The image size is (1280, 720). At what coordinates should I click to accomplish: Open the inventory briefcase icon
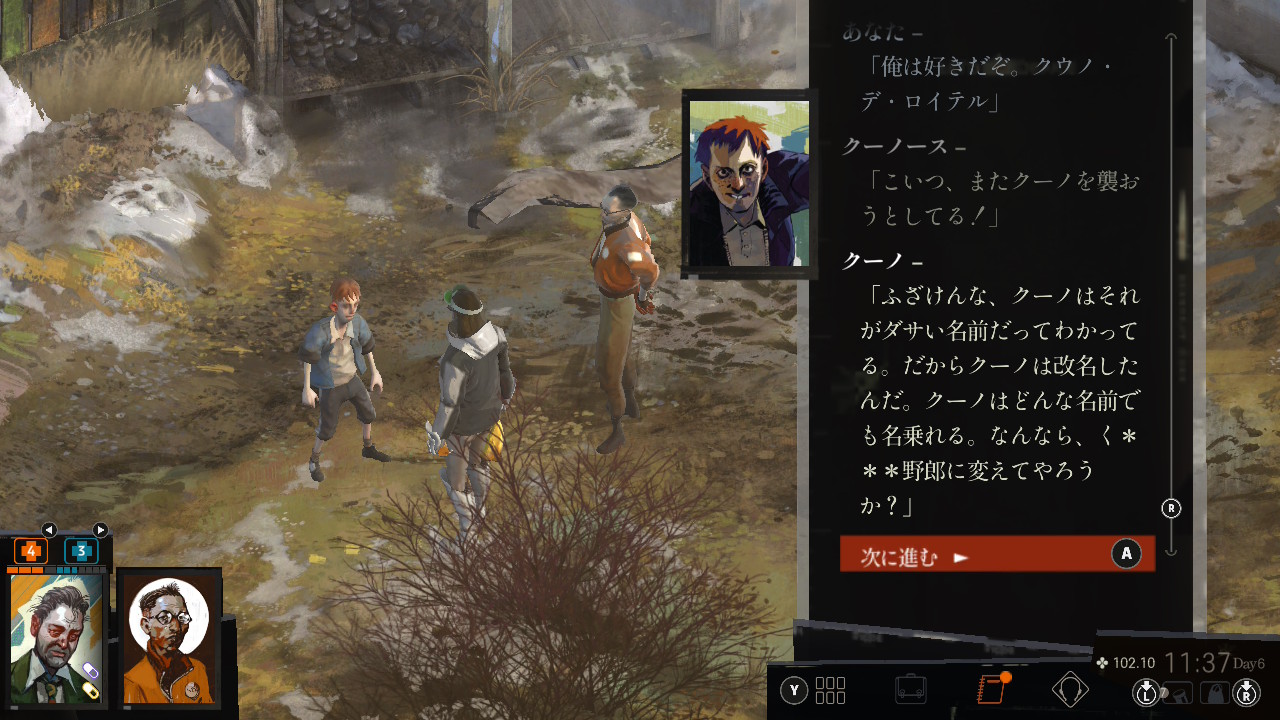point(910,689)
